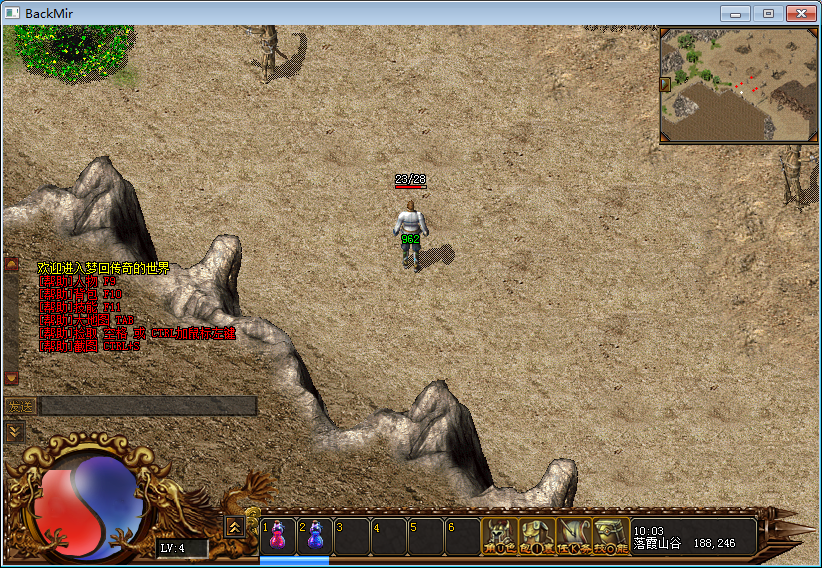Use the blue potion in hotbar slot 2
The width and height of the screenshot is (822, 568).
click(x=315, y=536)
